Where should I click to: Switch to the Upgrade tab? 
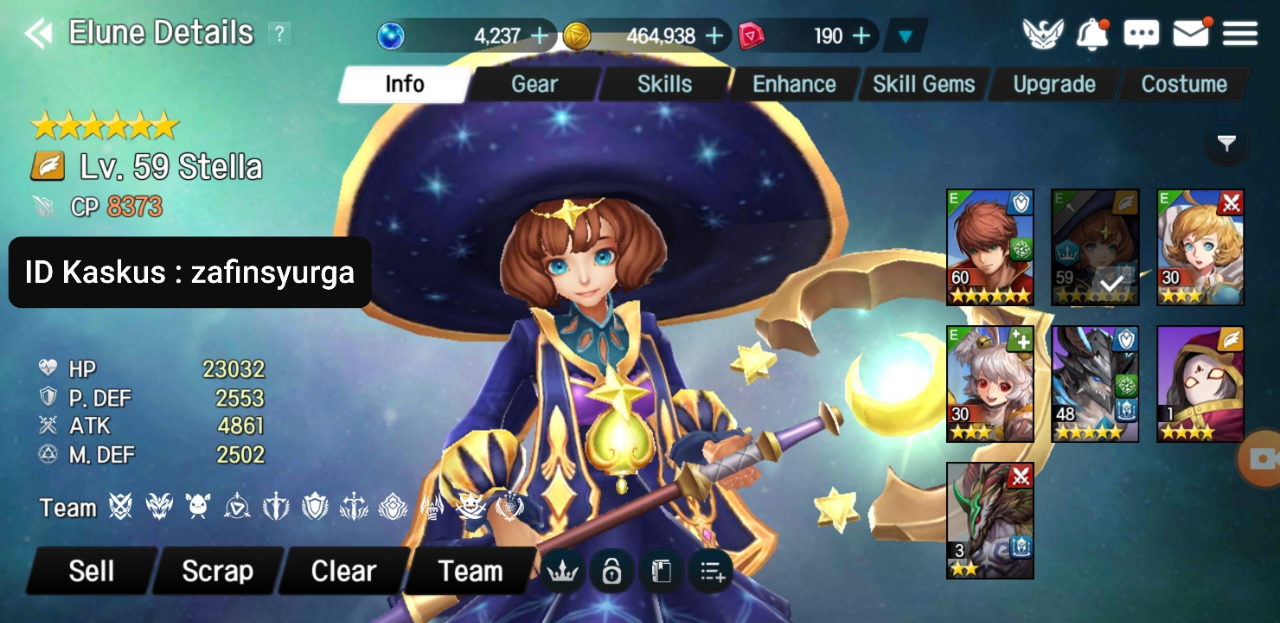pos(1054,84)
